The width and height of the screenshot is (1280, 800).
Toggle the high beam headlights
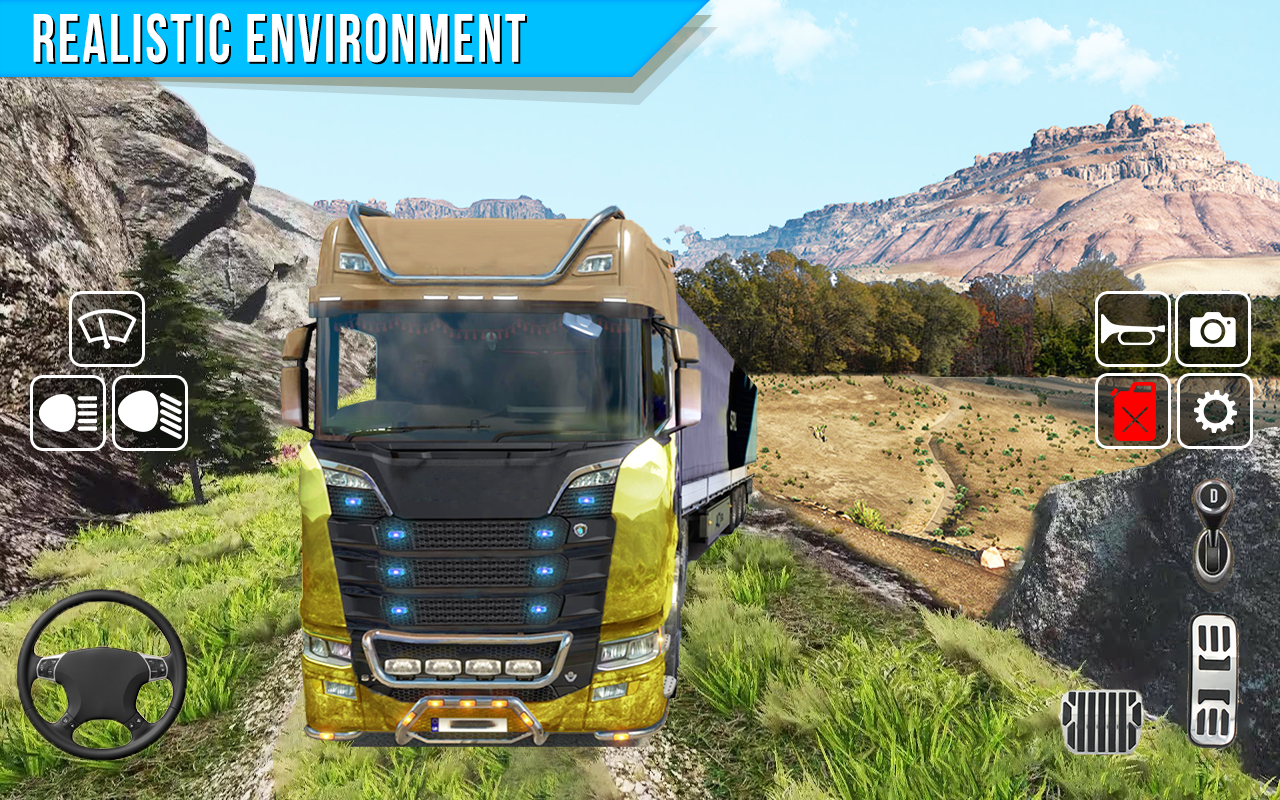pyautogui.click(x=66, y=413)
